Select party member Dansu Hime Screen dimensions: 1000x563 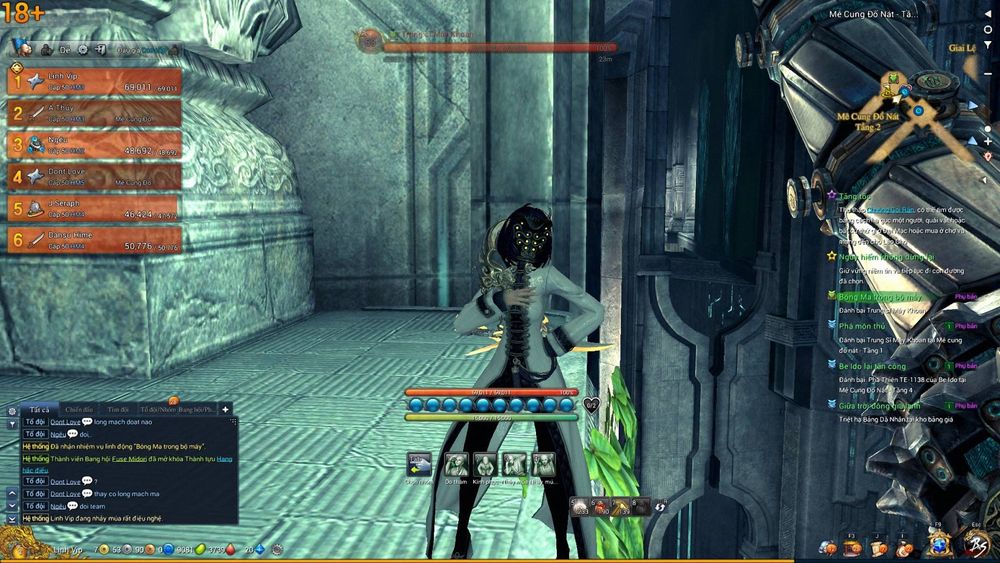[x=95, y=240]
